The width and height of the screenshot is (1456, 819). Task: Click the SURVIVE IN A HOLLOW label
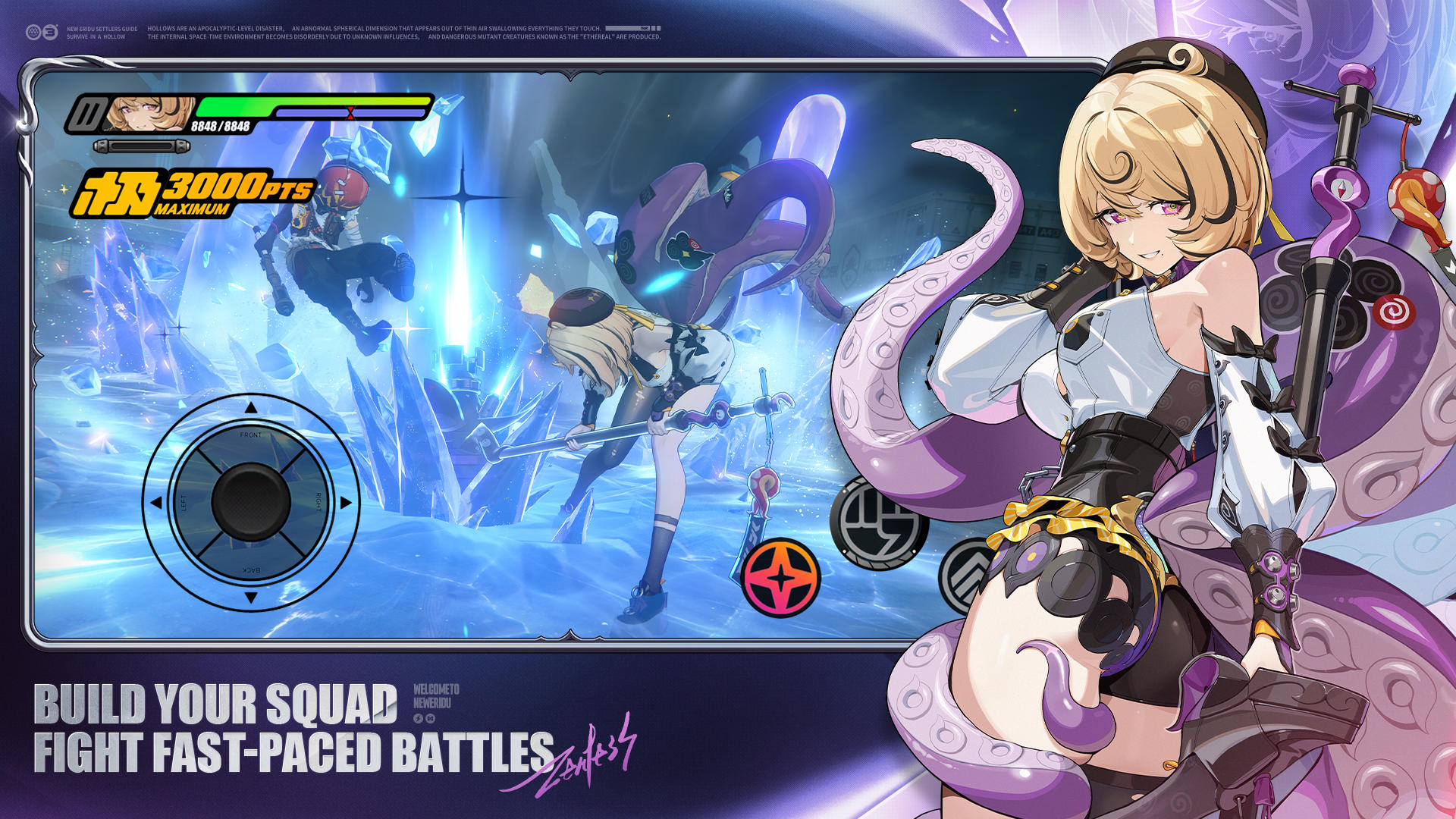pos(96,36)
